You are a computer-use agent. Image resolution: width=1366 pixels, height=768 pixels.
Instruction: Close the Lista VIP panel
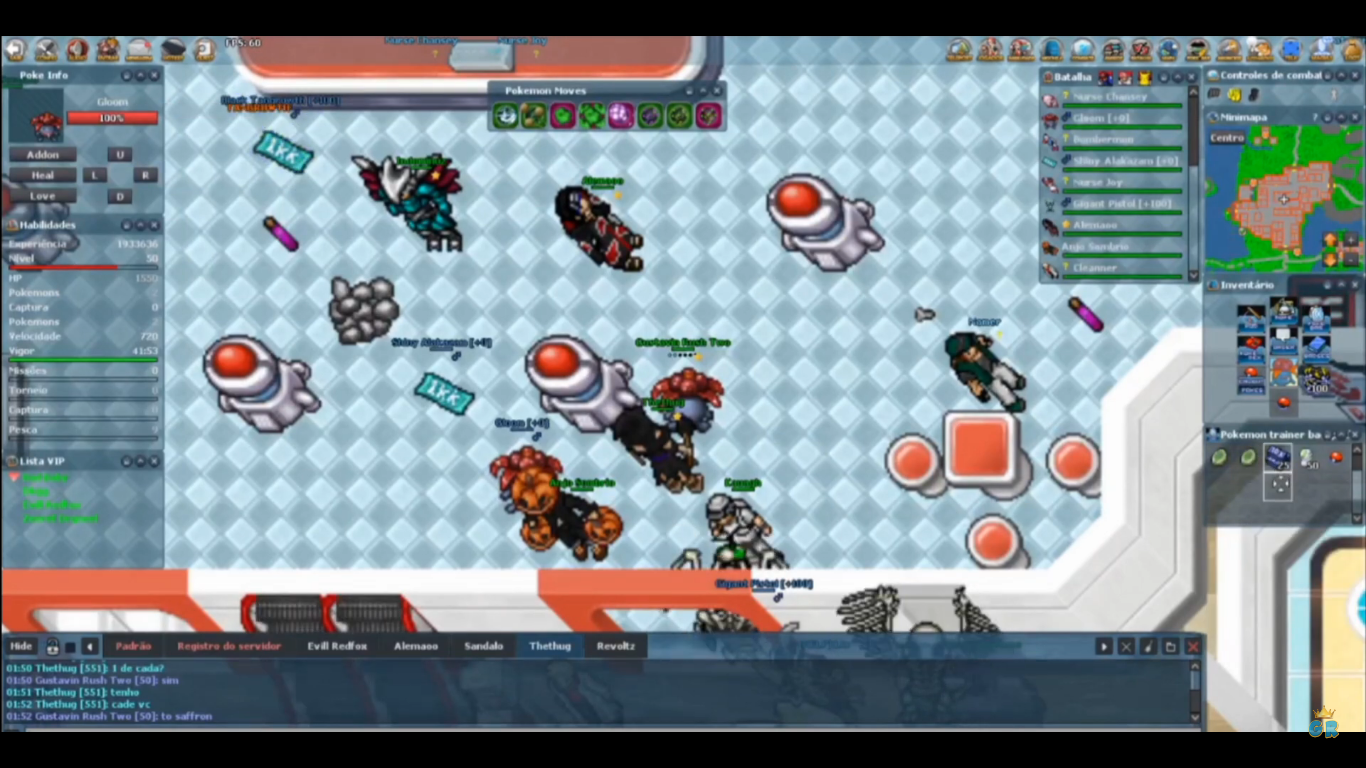[x=154, y=461]
